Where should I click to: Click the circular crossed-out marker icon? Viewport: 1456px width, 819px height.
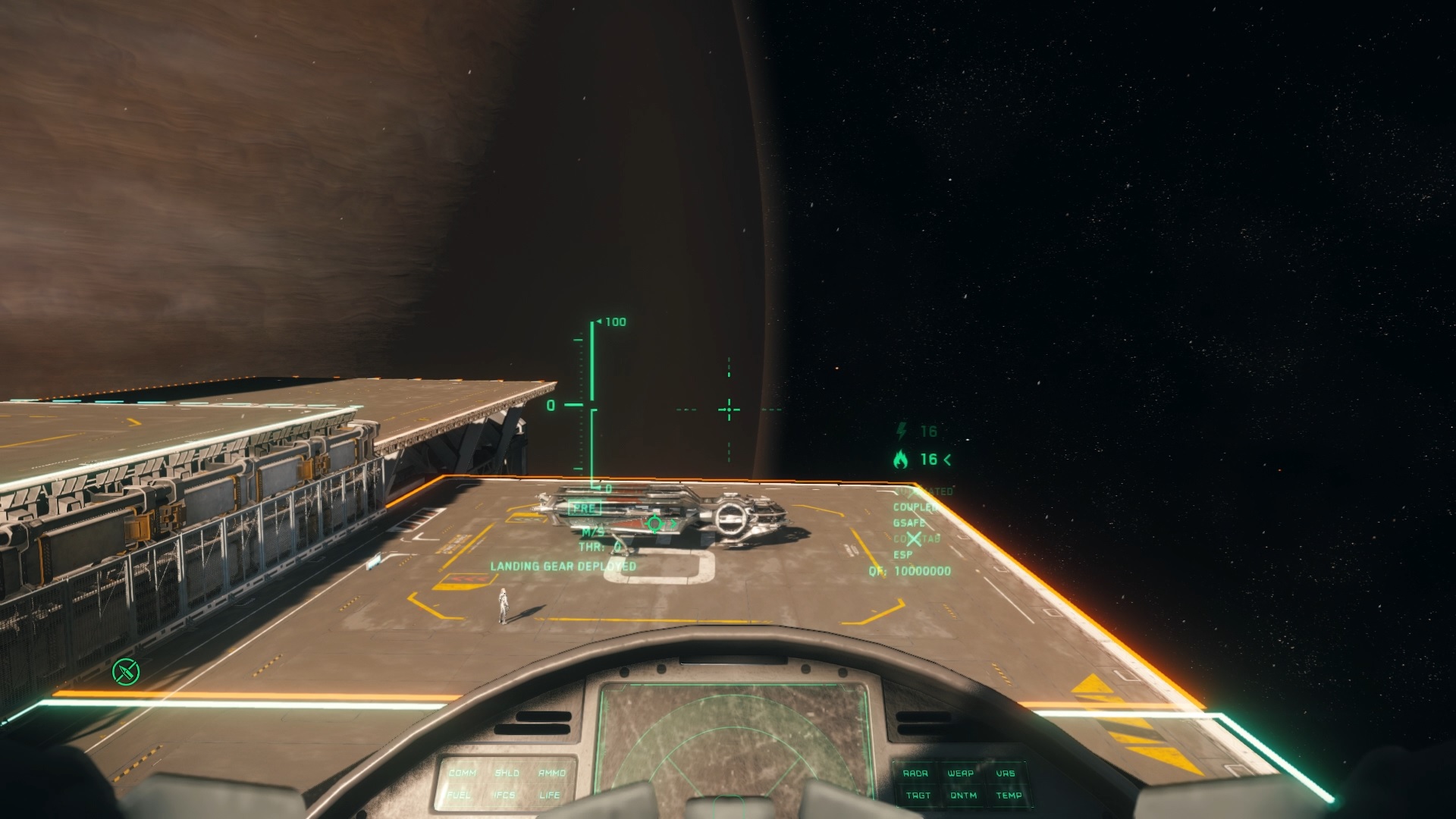126,671
